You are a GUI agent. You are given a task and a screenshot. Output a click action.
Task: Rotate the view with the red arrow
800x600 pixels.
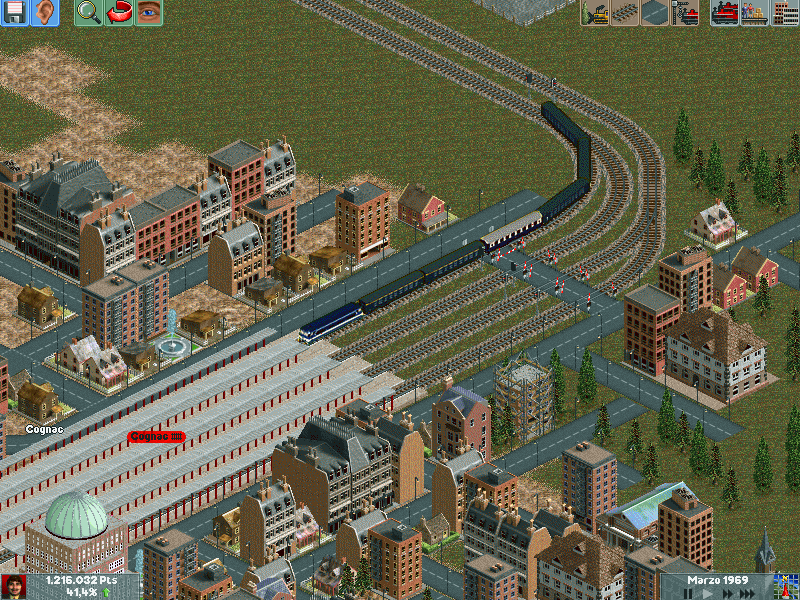click(119, 13)
